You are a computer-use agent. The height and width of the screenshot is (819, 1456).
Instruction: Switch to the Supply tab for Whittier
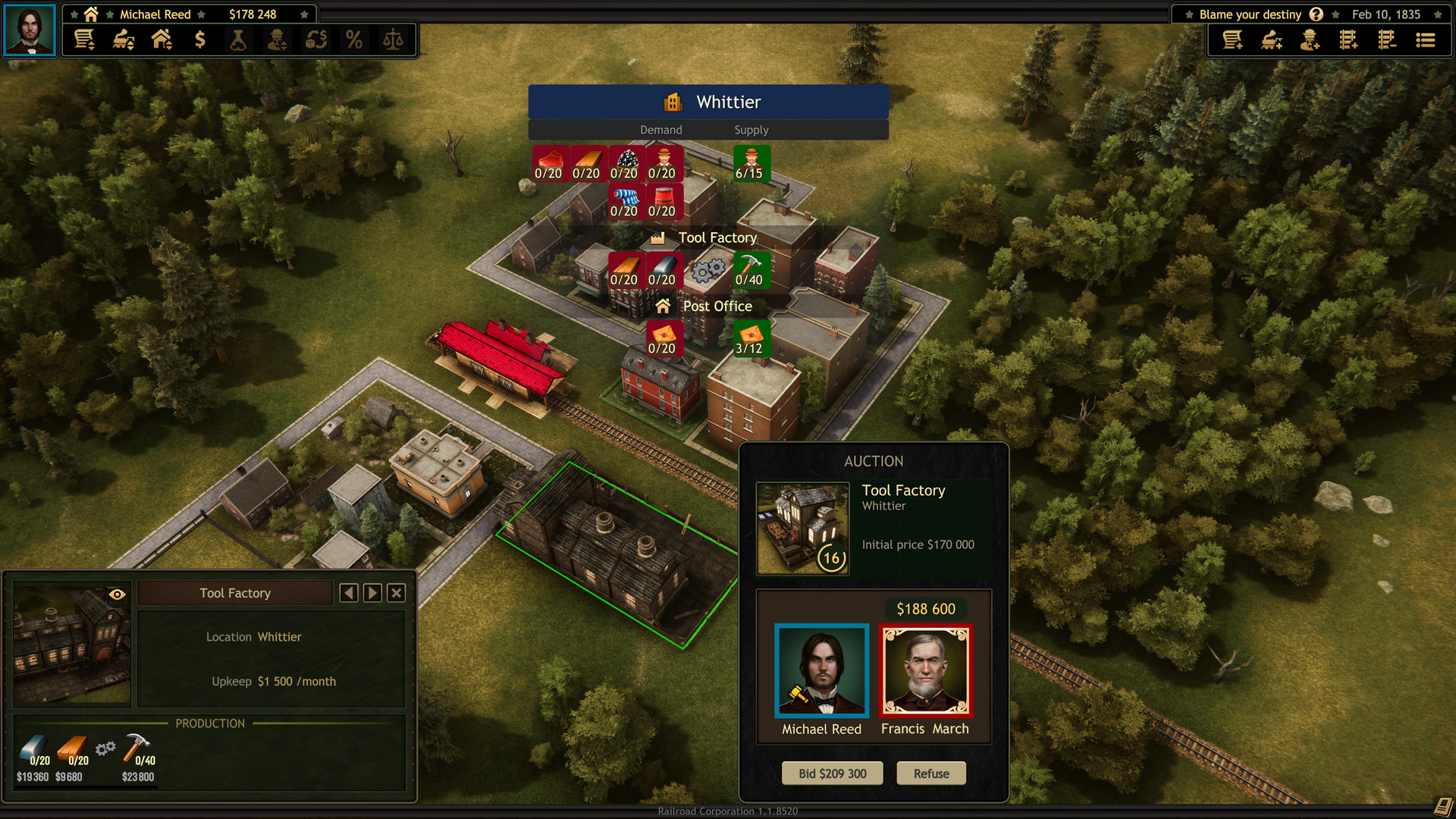pos(751,130)
